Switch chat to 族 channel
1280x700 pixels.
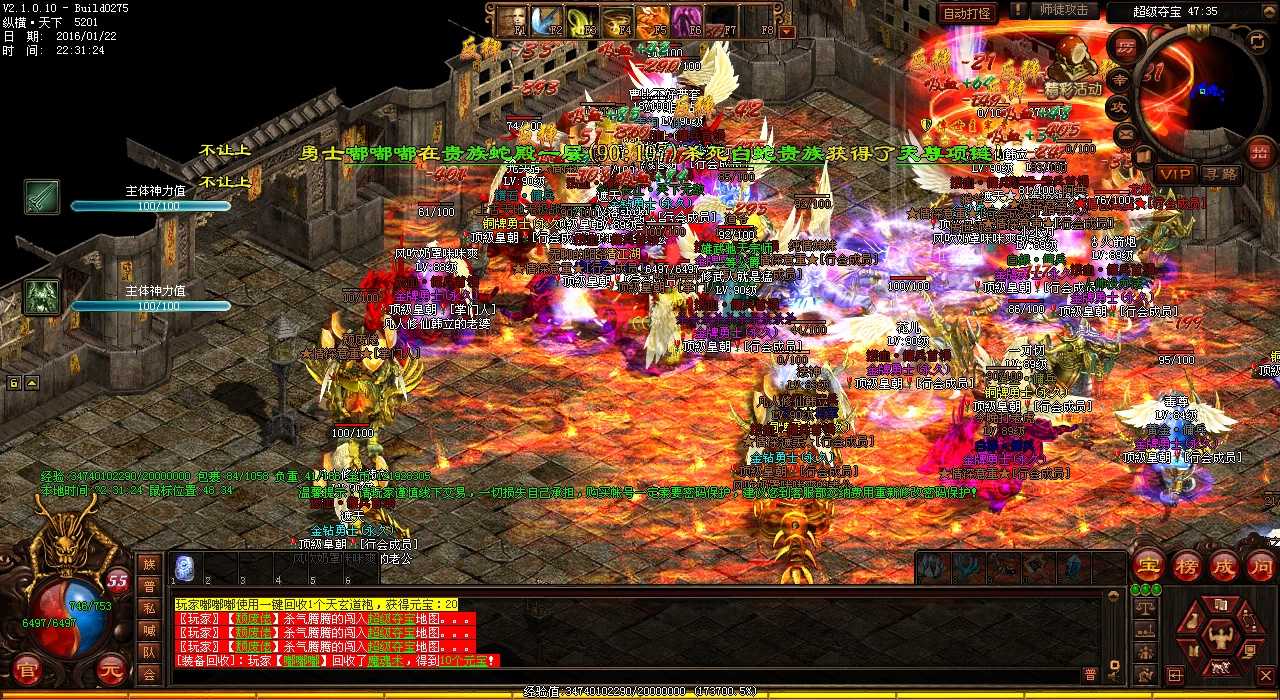point(149,564)
